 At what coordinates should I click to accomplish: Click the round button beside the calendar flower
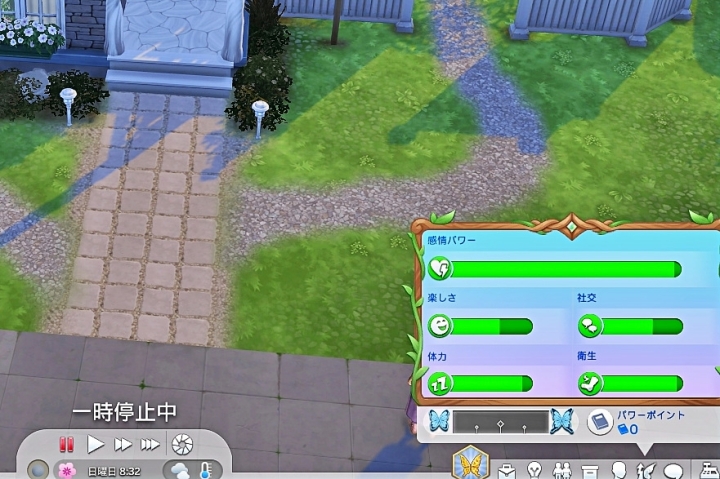click(x=38, y=470)
